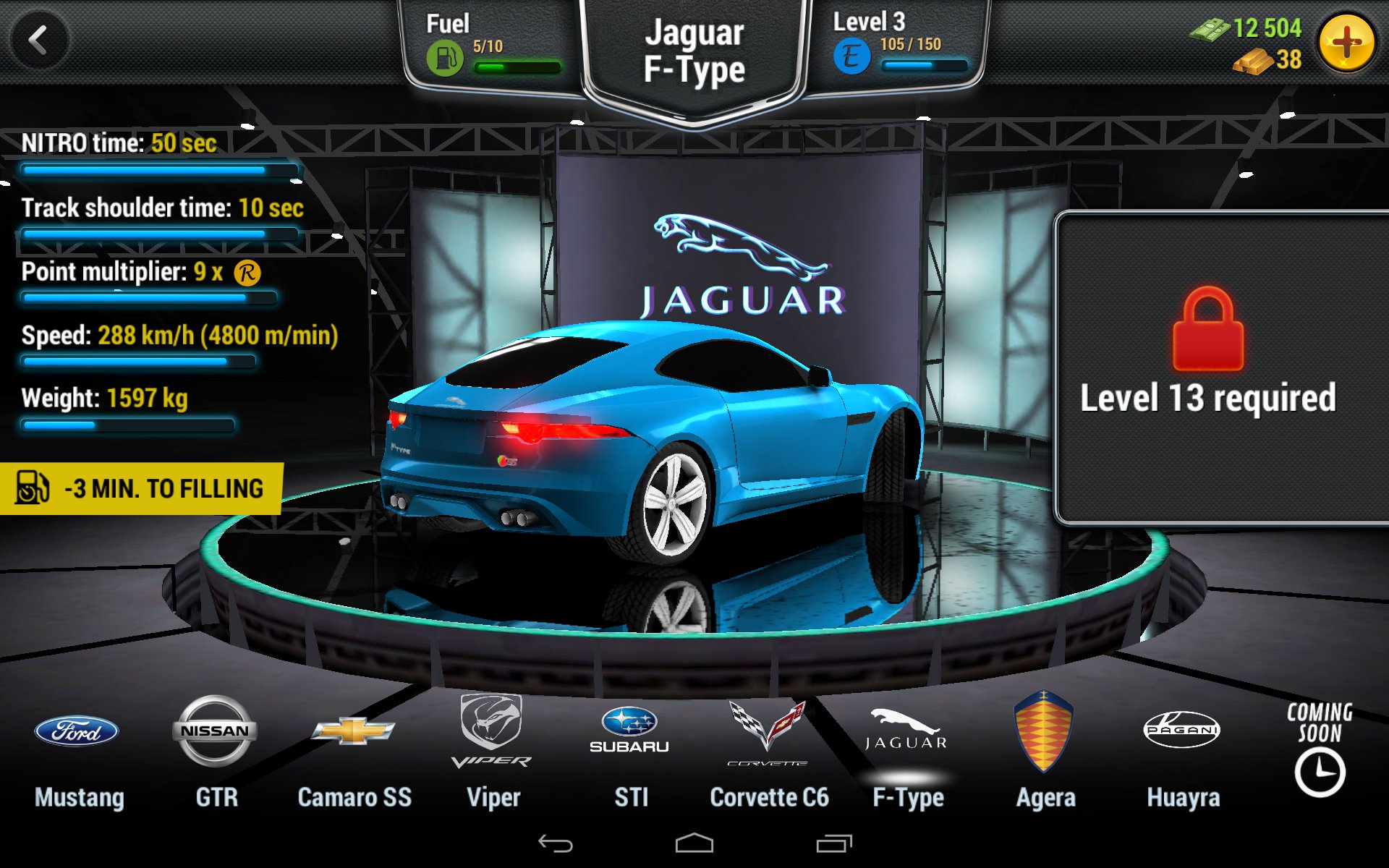Choose the Nissan GTR car
1389x868 pixels.
[x=216, y=752]
